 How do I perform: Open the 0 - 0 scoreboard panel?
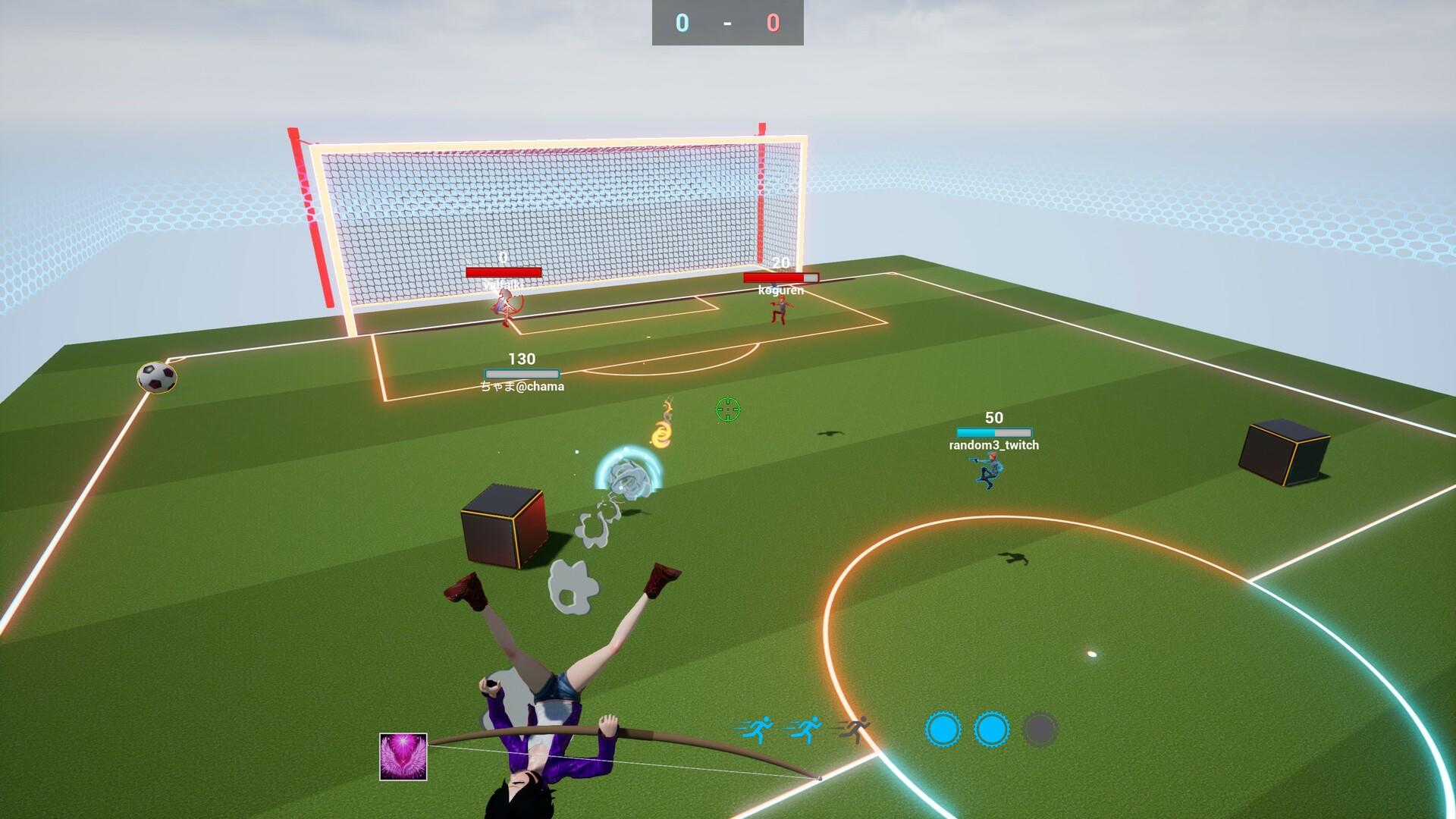coord(727,24)
